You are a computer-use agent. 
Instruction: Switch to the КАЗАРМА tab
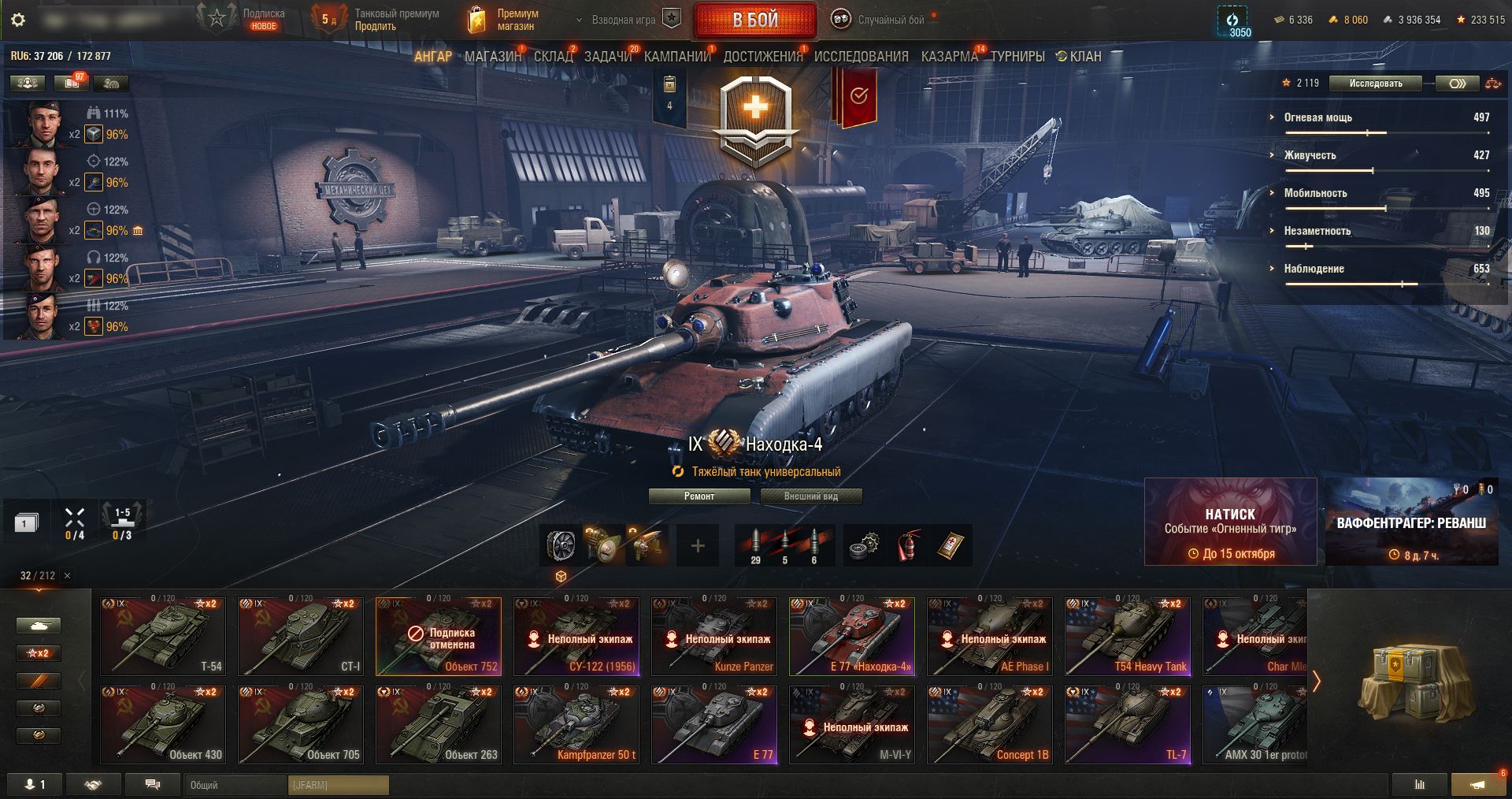point(949,57)
